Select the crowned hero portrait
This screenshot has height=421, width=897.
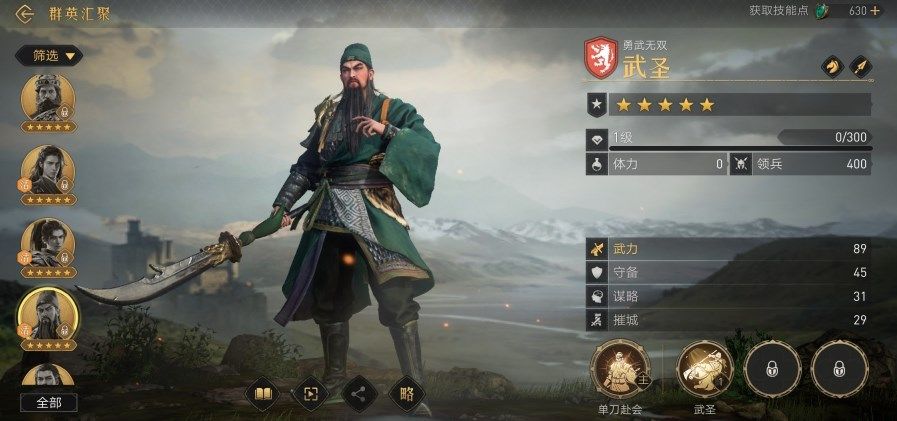(x=46, y=100)
